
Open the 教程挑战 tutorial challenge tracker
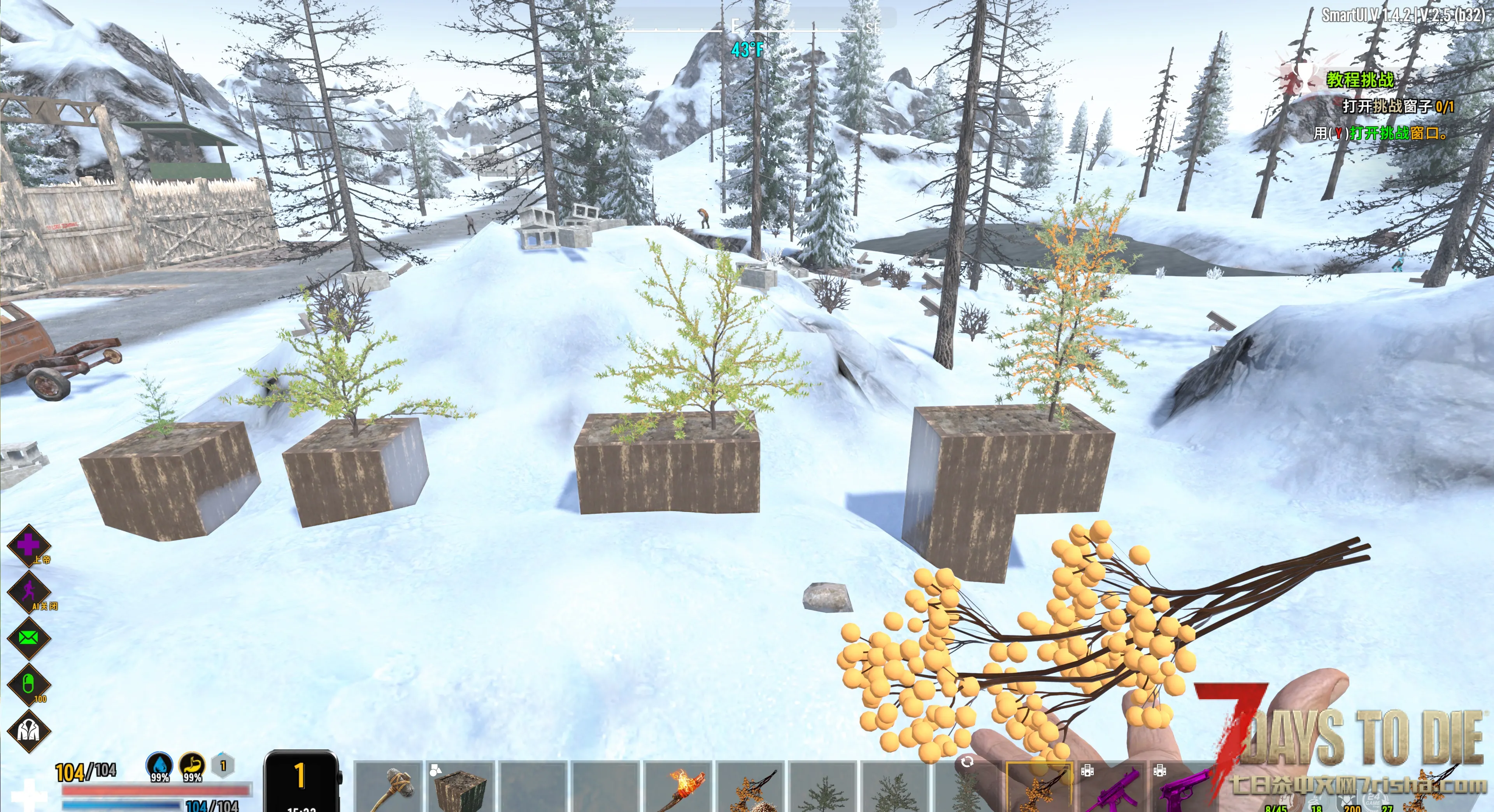(x=1359, y=79)
